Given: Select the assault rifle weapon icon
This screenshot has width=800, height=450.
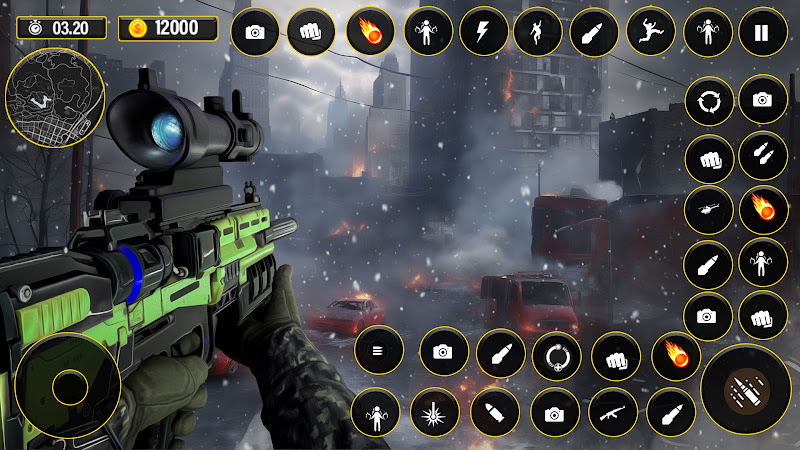Looking at the screenshot, I should 613,412.
